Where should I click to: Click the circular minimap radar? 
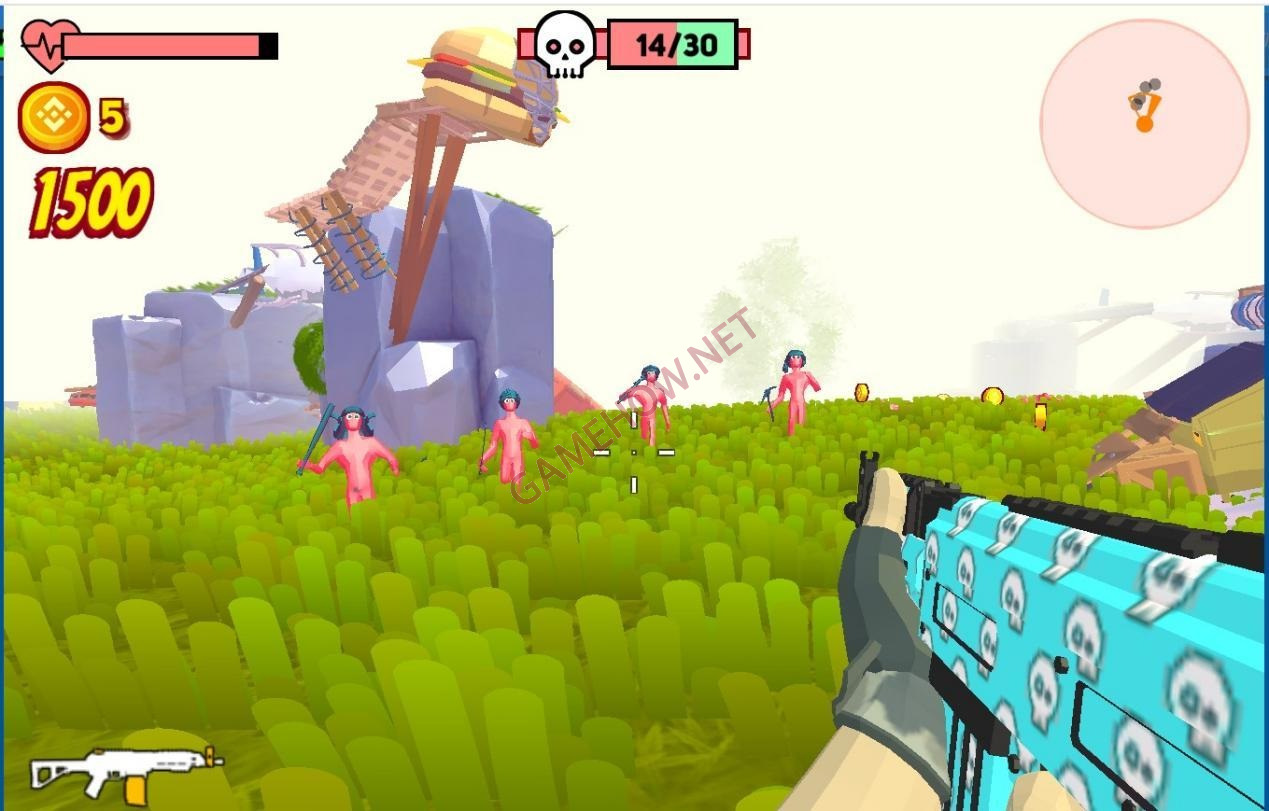(1144, 123)
